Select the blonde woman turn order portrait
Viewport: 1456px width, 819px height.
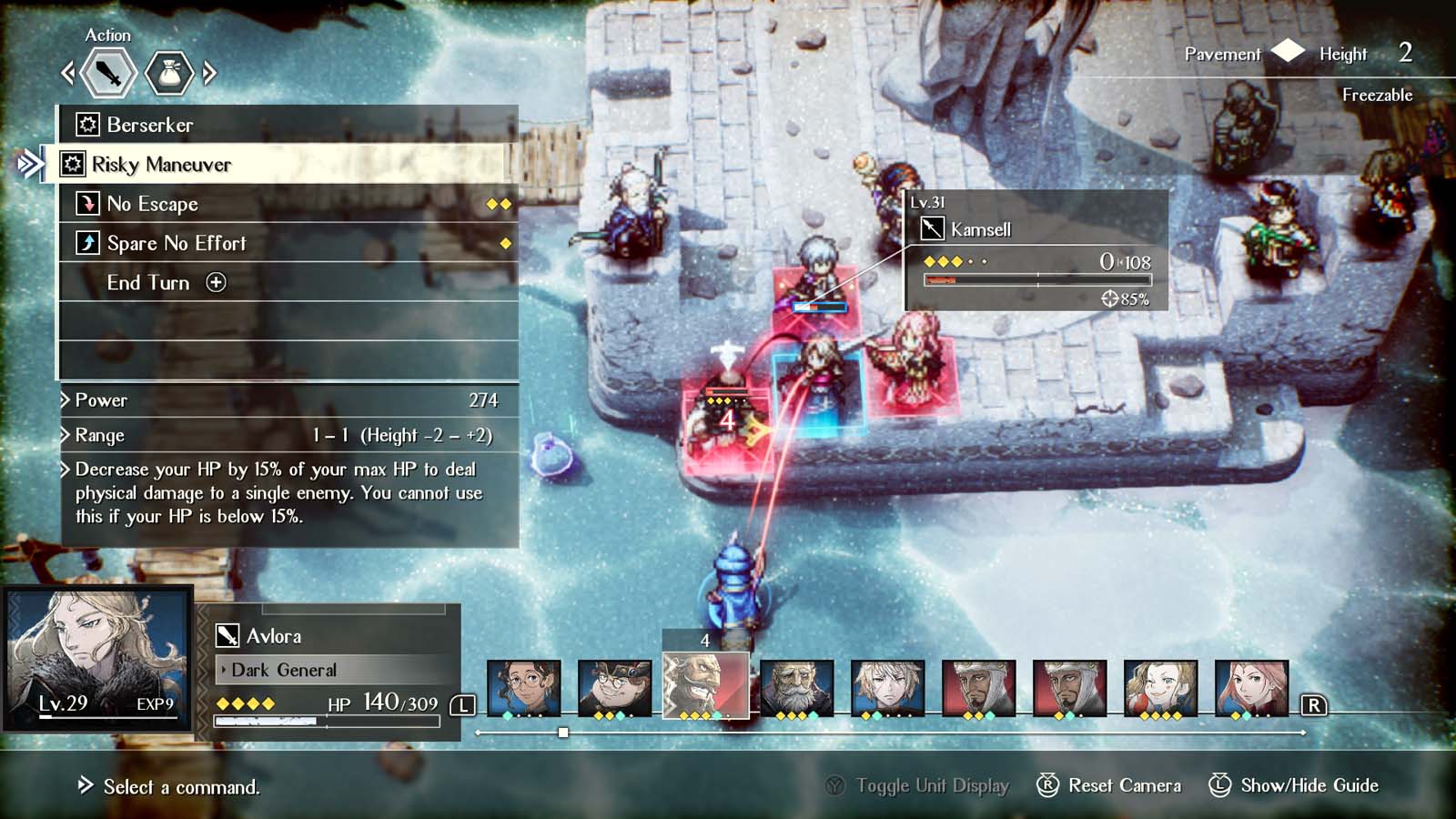[x=1160, y=687]
